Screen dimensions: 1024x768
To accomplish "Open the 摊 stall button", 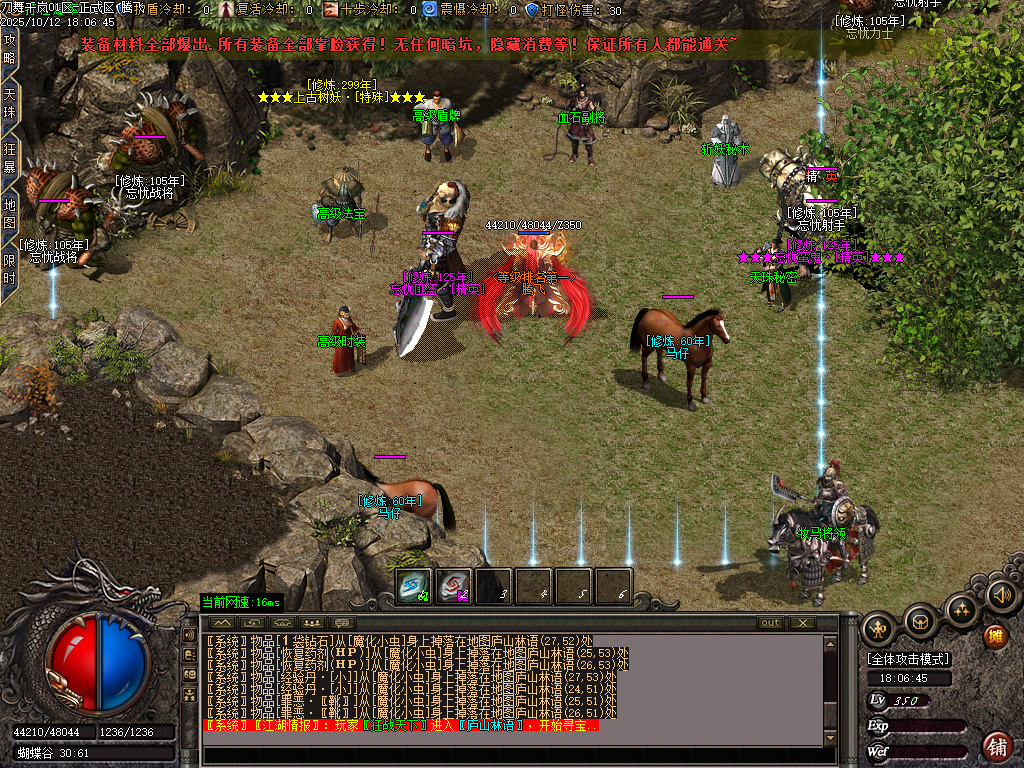I will click(995, 636).
